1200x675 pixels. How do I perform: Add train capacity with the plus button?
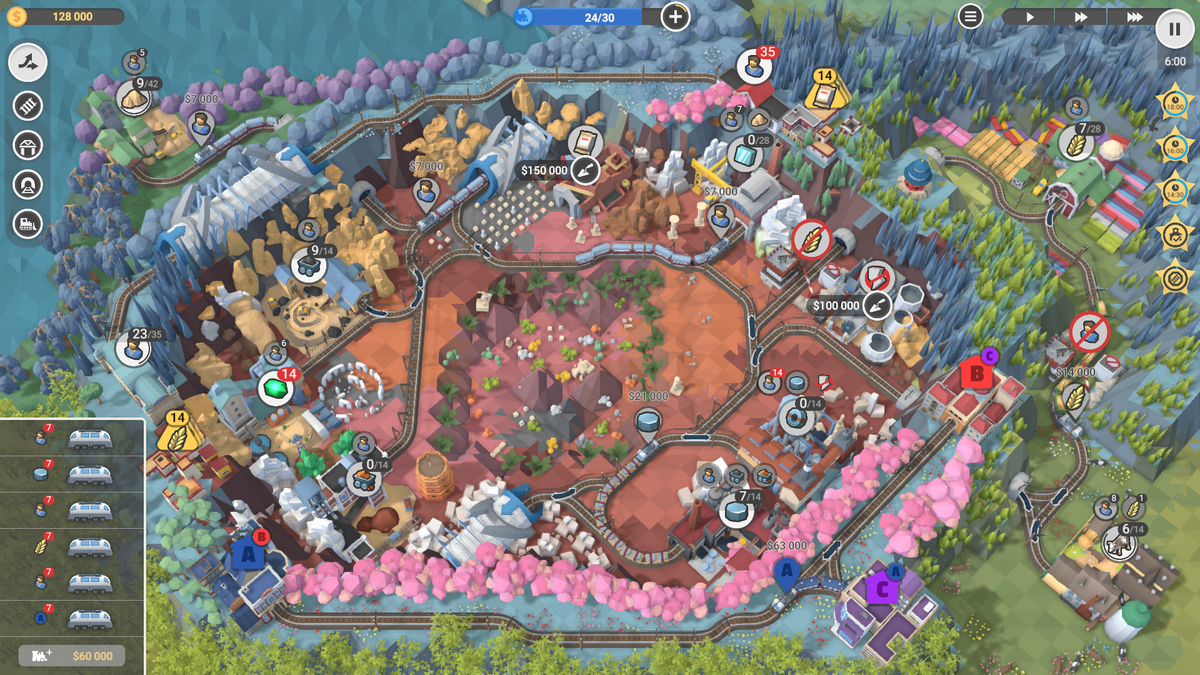pos(675,16)
